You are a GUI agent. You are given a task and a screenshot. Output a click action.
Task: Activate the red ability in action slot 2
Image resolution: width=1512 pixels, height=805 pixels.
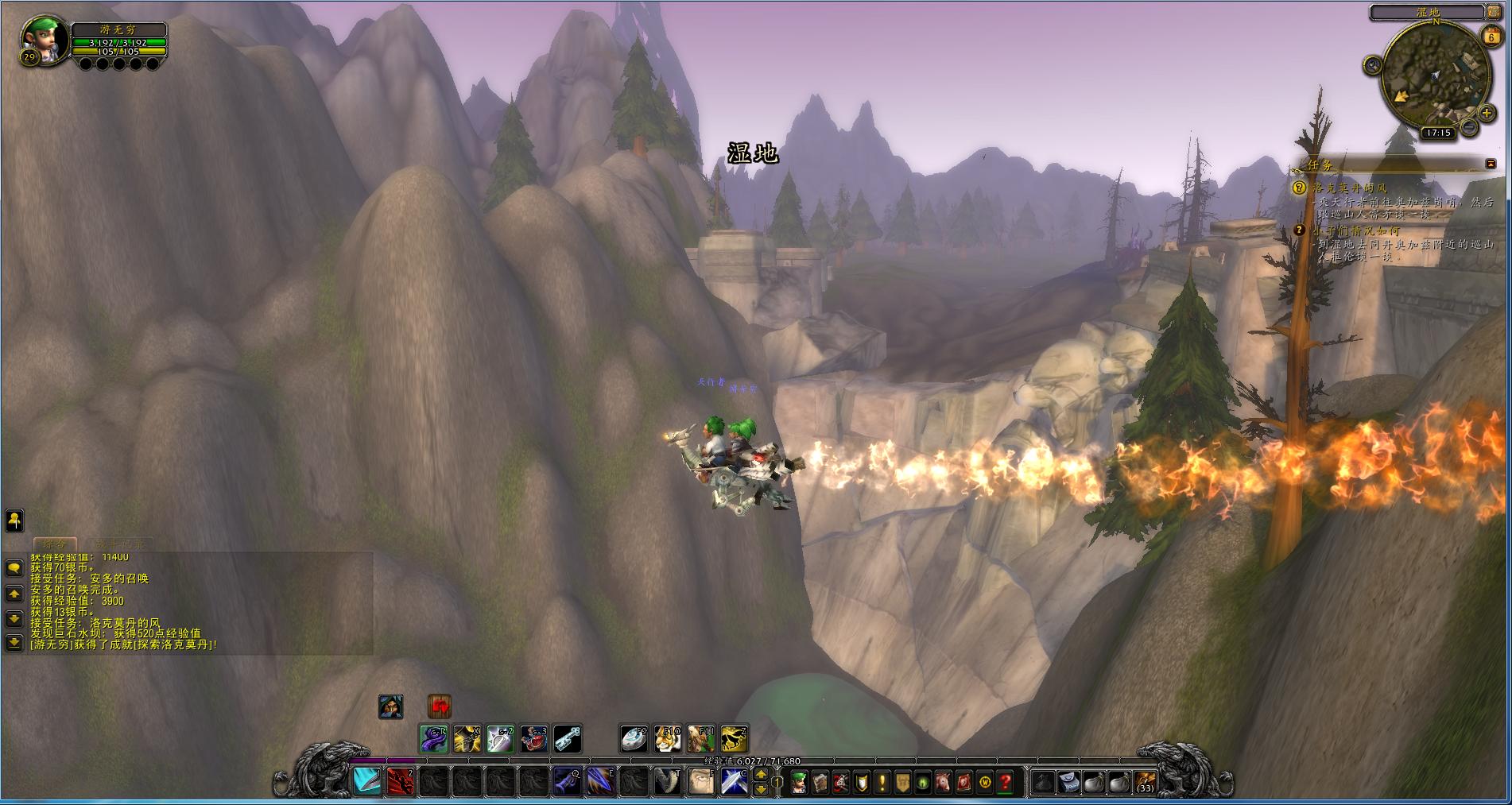point(400,782)
